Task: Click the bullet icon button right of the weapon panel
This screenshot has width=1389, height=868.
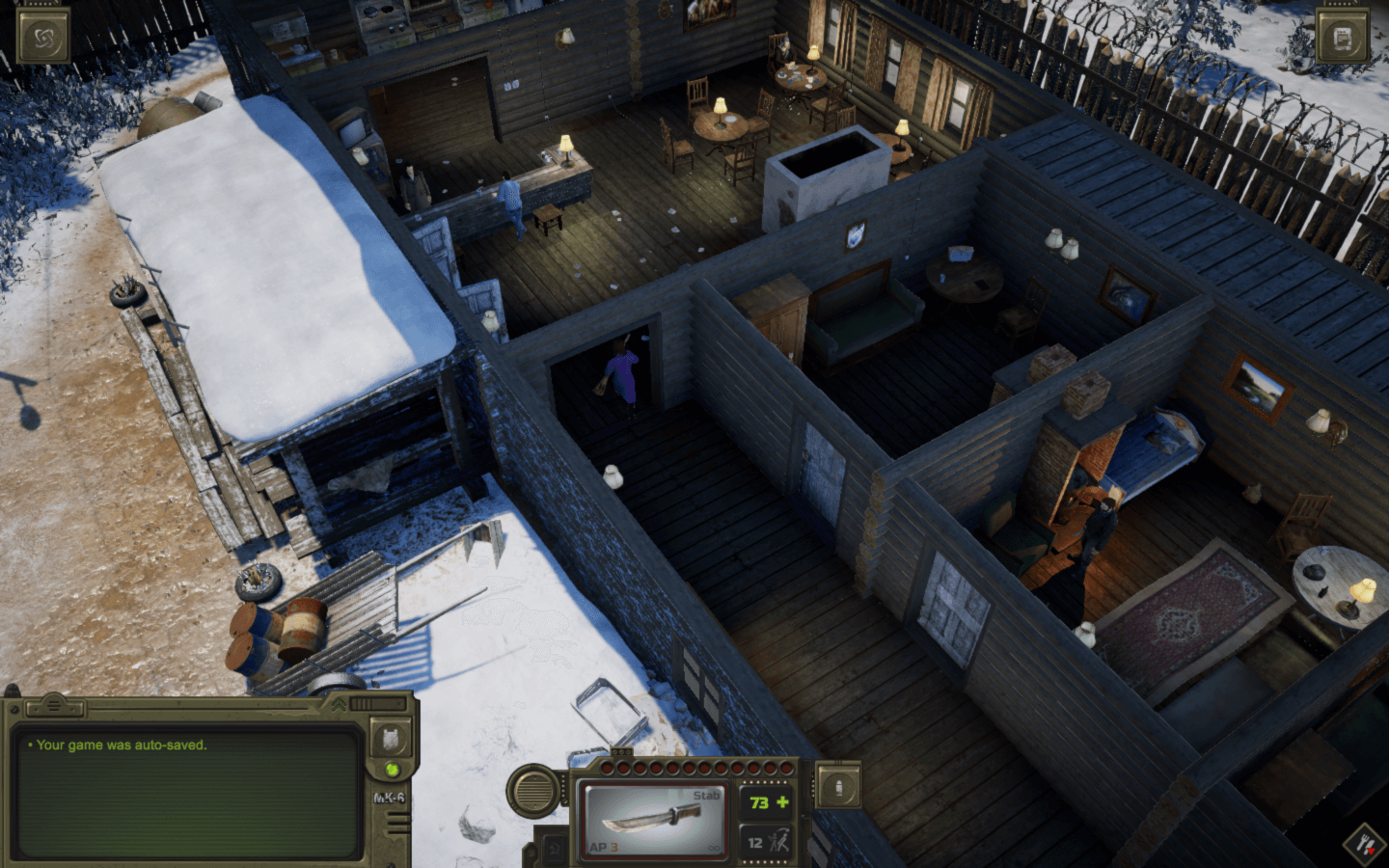Action: 837,787
